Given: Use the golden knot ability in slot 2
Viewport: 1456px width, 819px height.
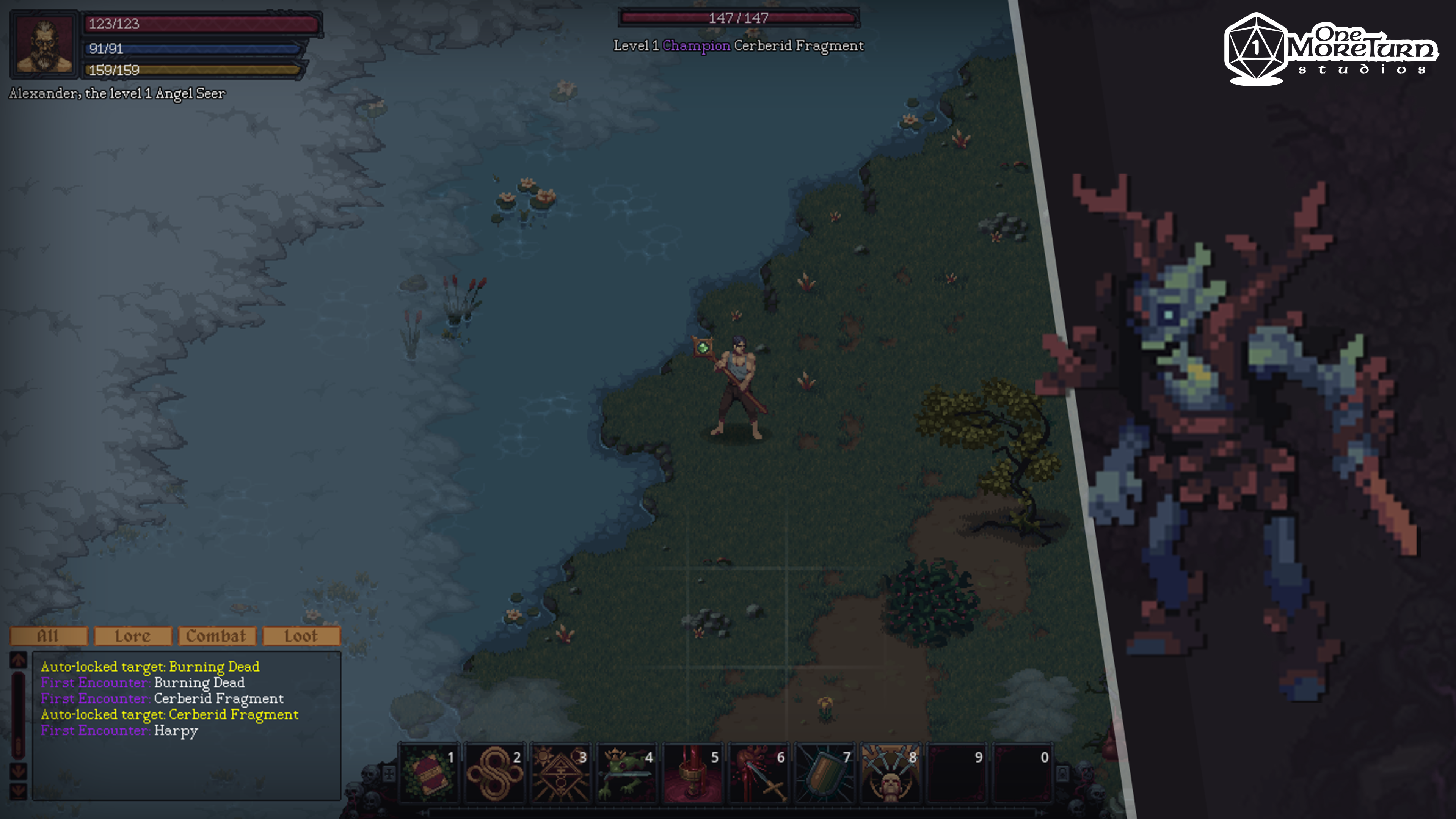Looking at the screenshot, I should [494, 773].
